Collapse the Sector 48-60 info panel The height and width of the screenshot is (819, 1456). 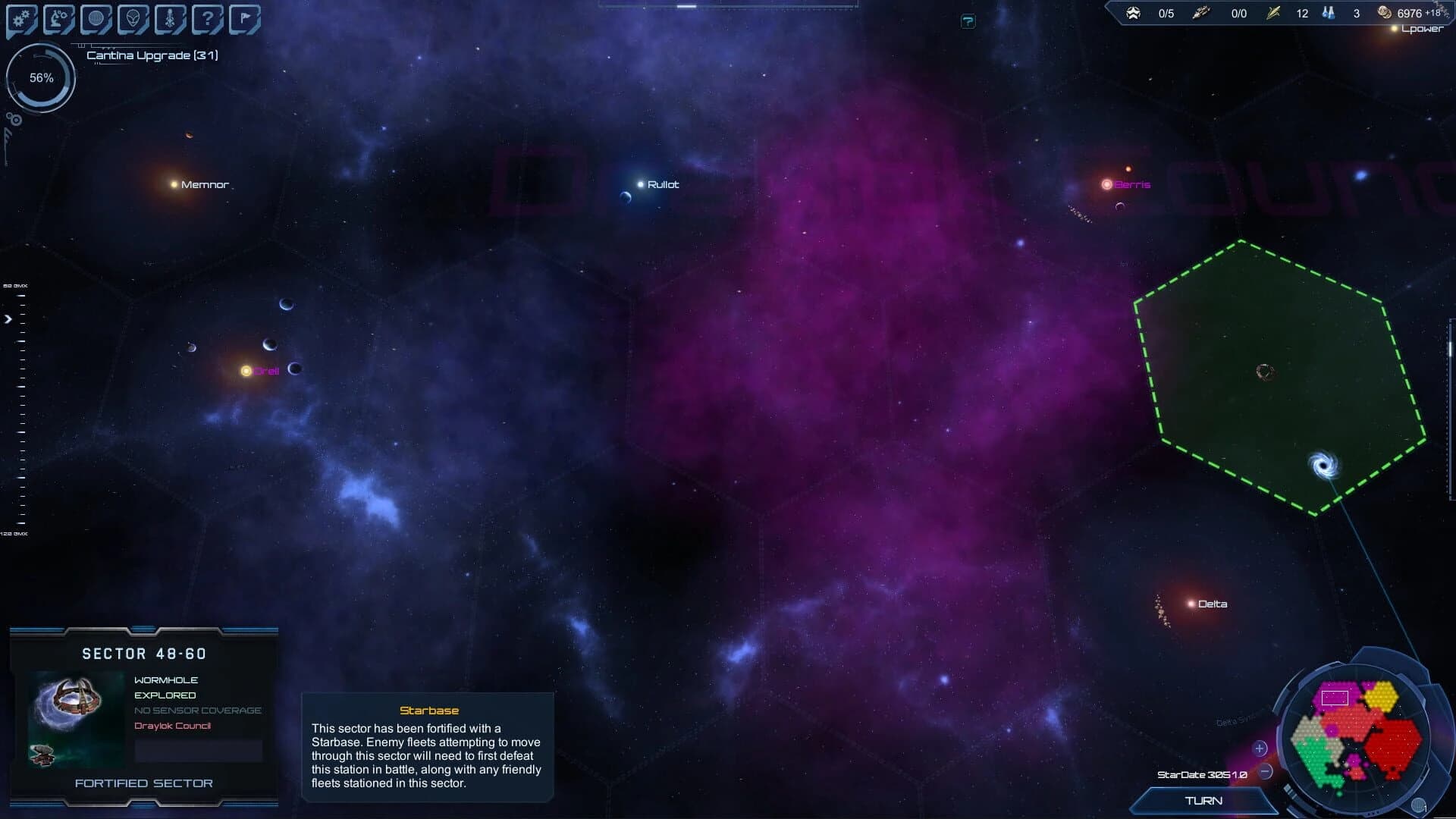pos(144,630)
